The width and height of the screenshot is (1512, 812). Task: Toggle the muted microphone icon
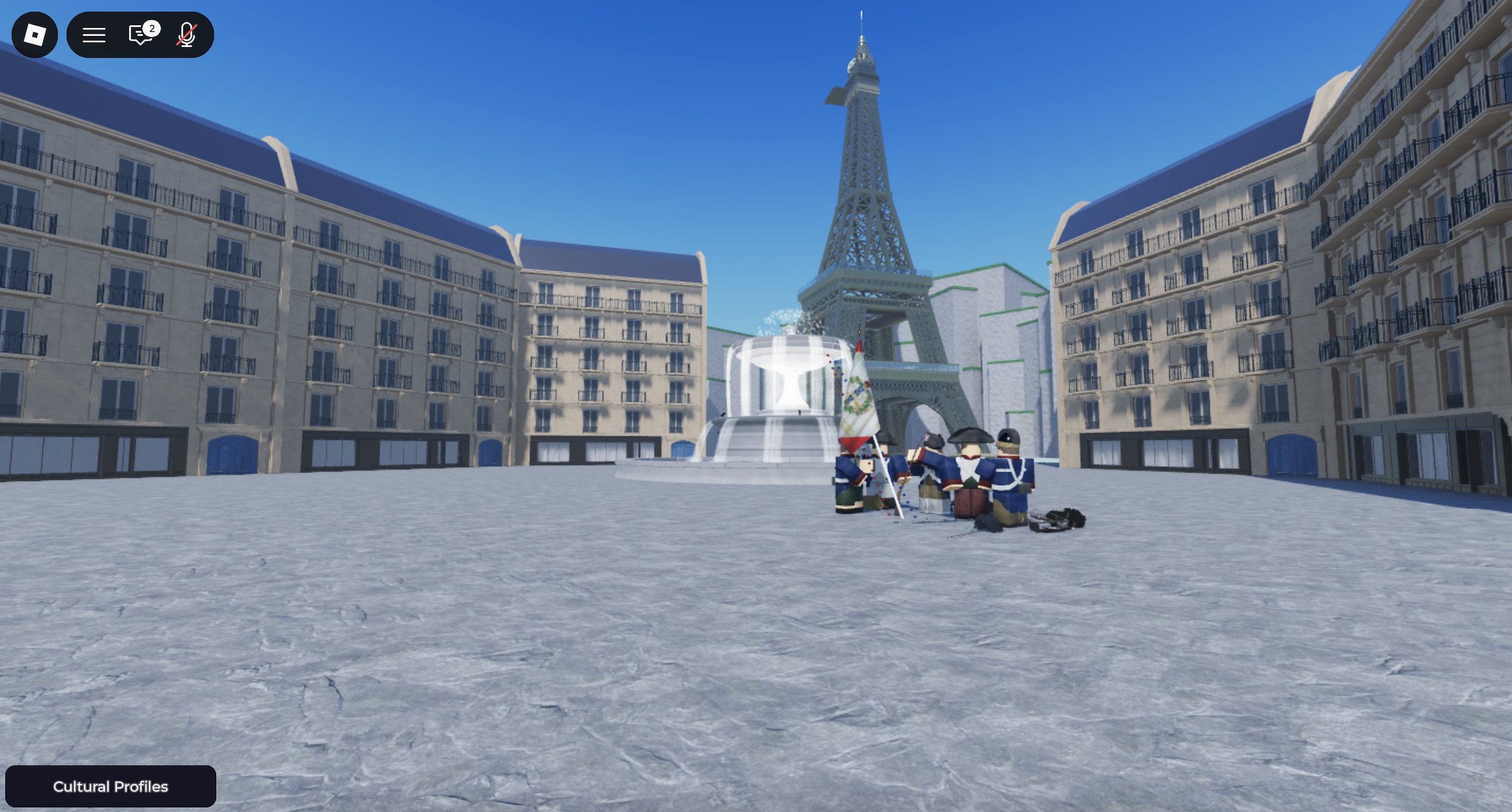(x=187, y=34)
